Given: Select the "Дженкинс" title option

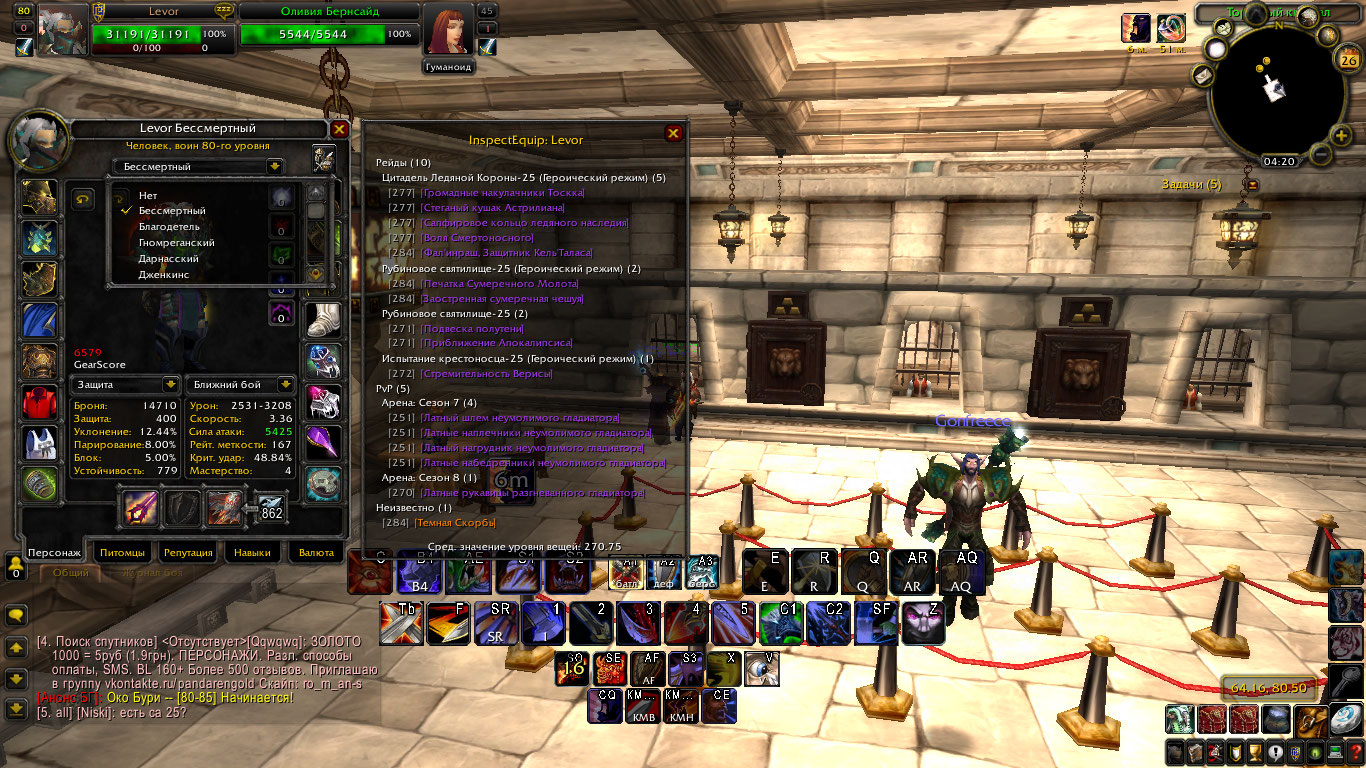Looking at the screenshot, I should [164, 274].
